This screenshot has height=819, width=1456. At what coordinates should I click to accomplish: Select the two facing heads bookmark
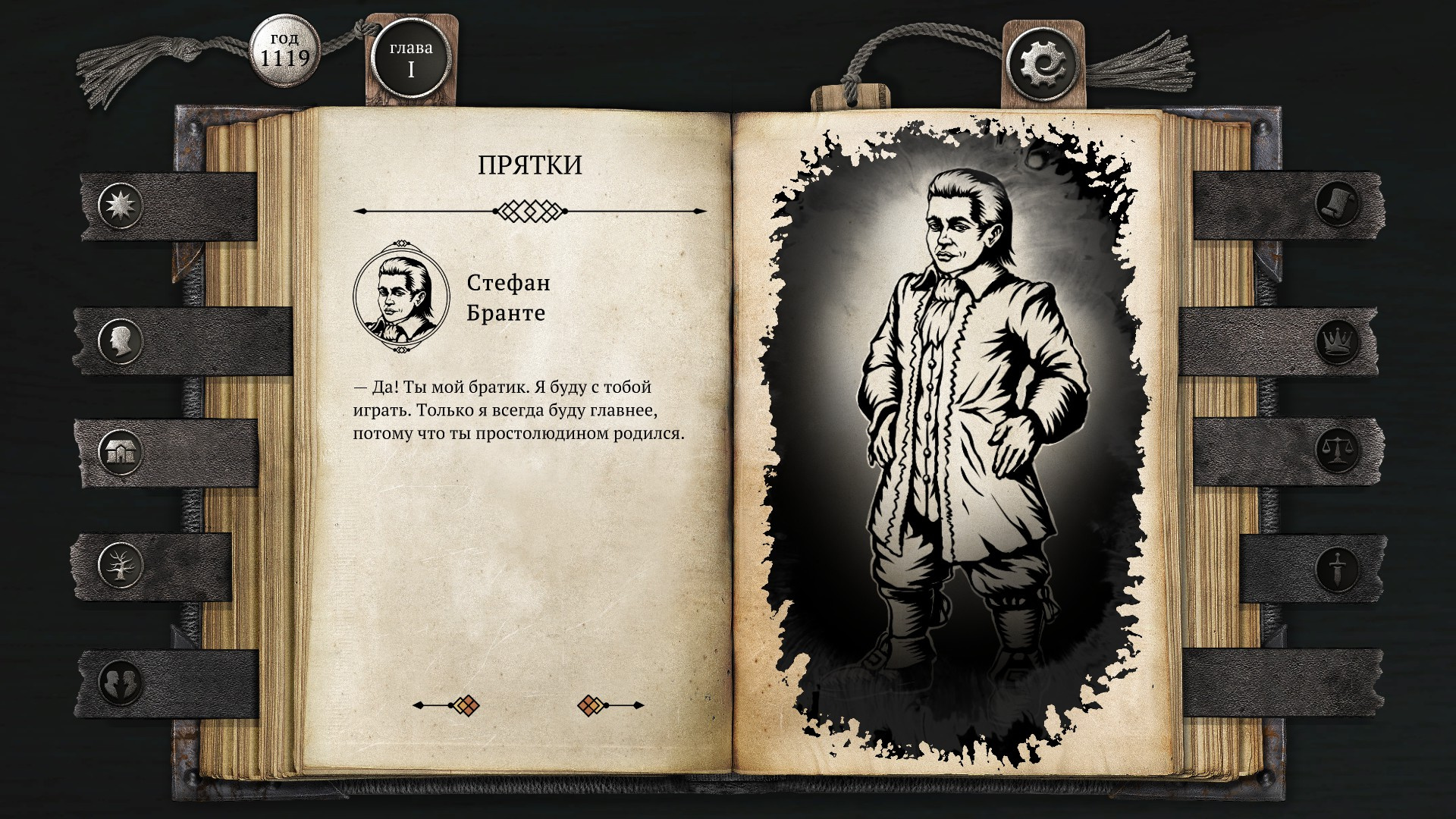(121, 681)
